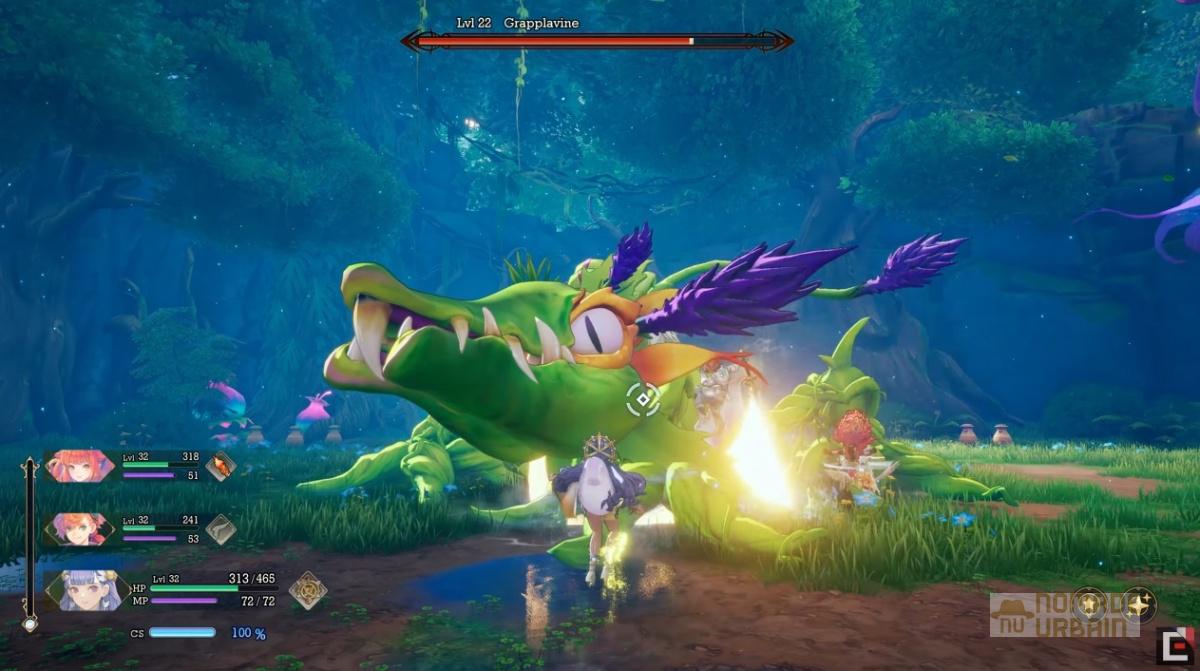Click the red and white corner logo

click(x=1175, y=646)
